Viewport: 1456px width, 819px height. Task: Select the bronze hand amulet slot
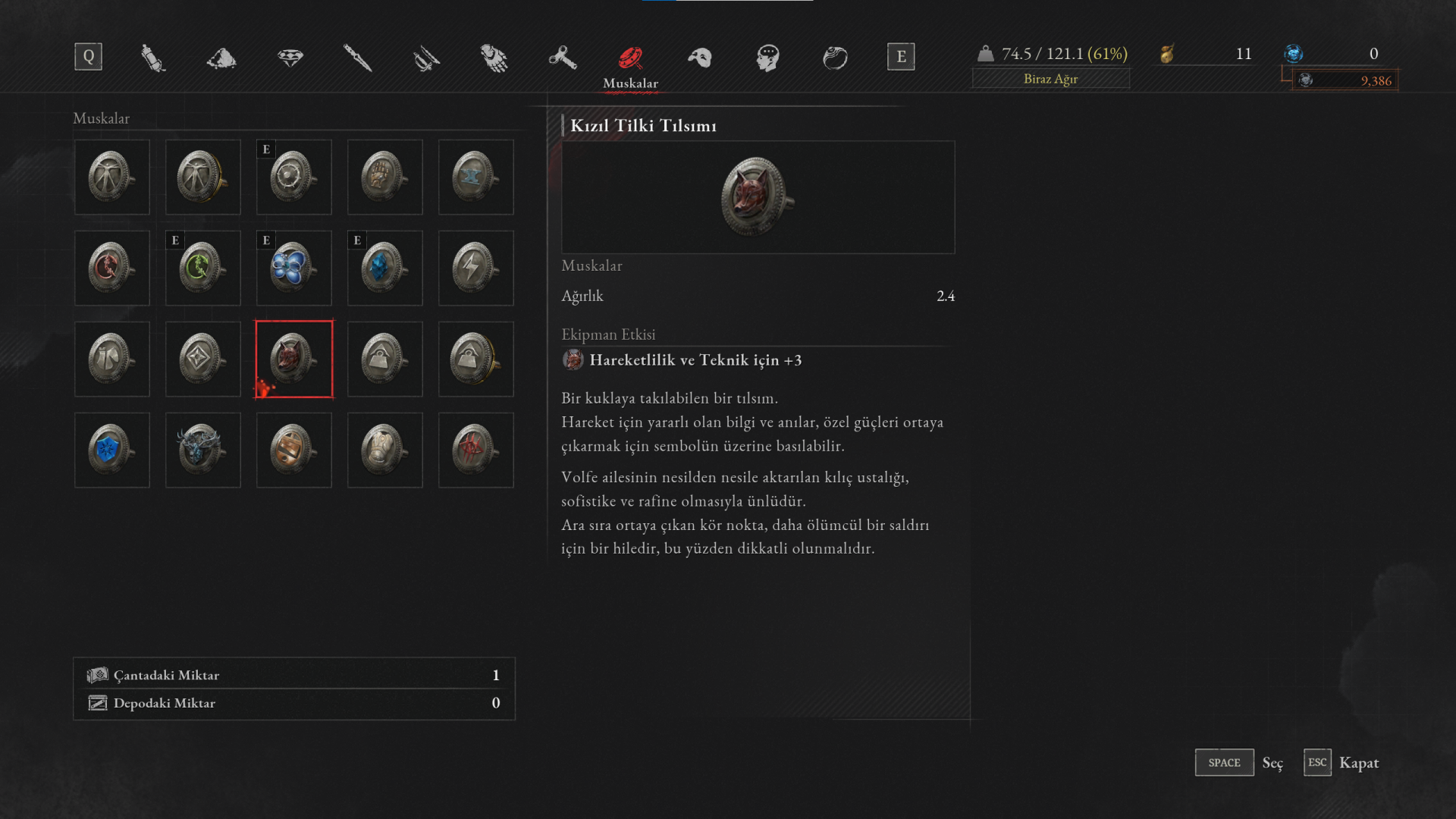point(385,177)
